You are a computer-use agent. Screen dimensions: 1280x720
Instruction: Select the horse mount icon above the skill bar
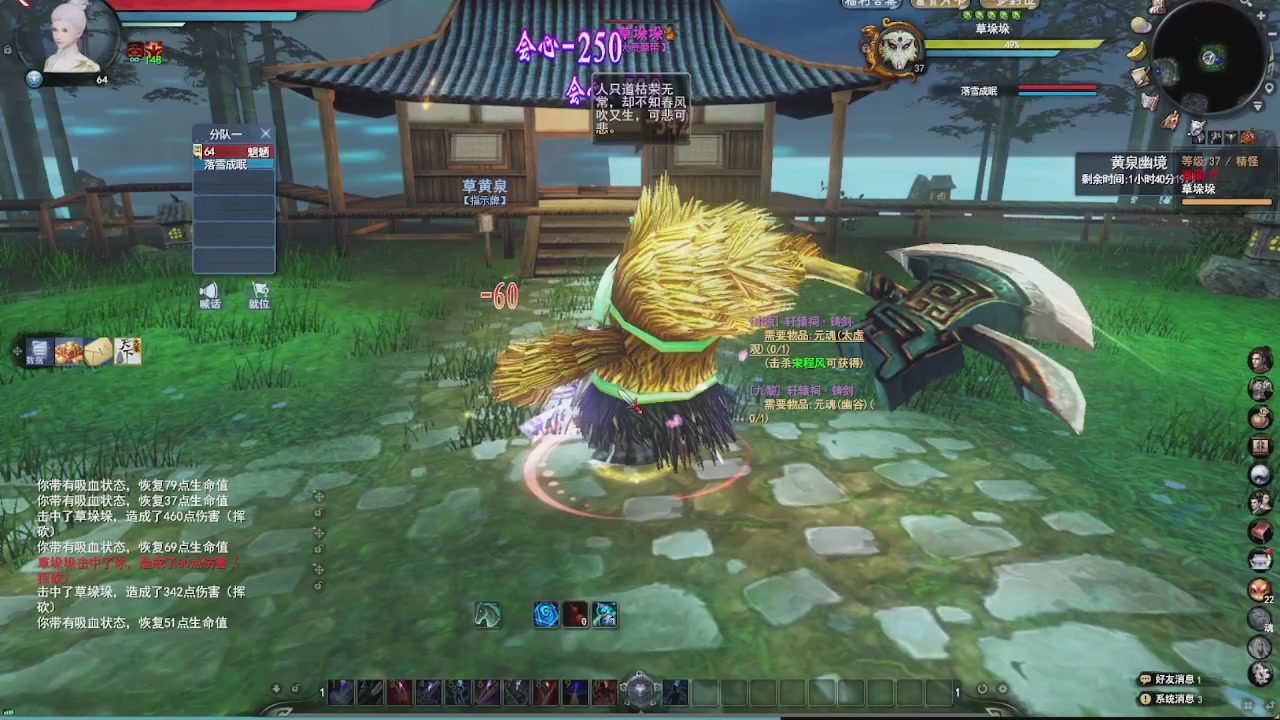(x=487, y=615)
